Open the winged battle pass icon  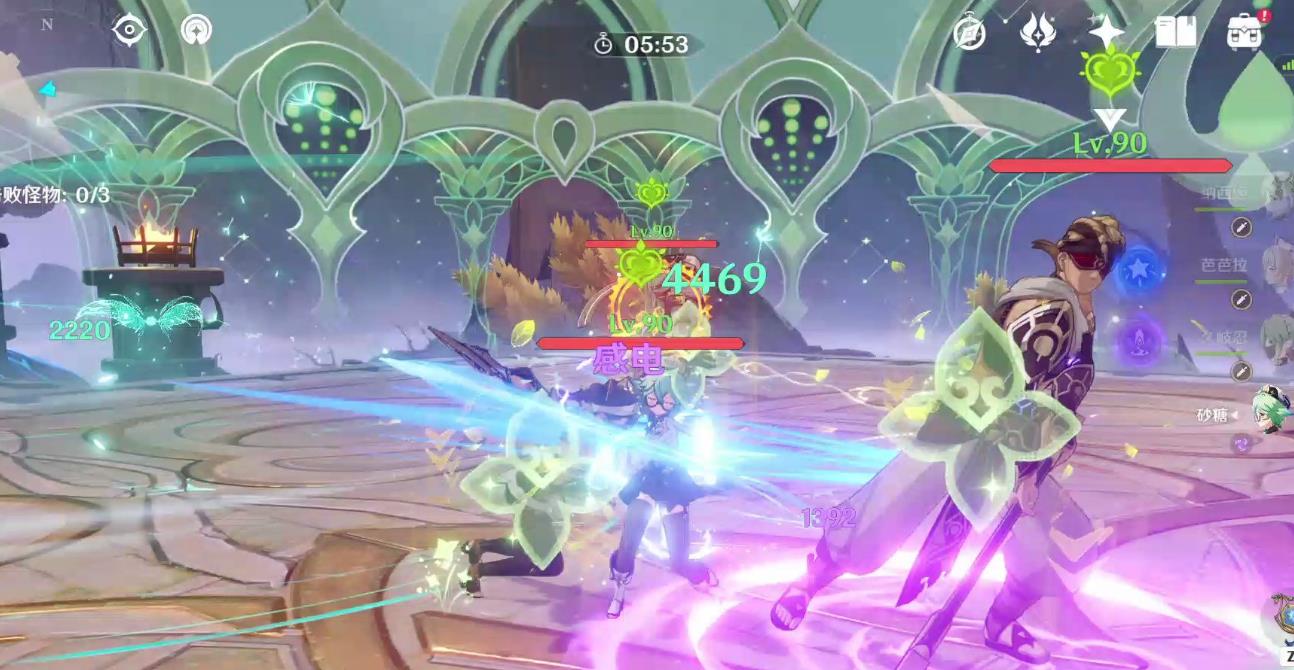(1037, 33)
